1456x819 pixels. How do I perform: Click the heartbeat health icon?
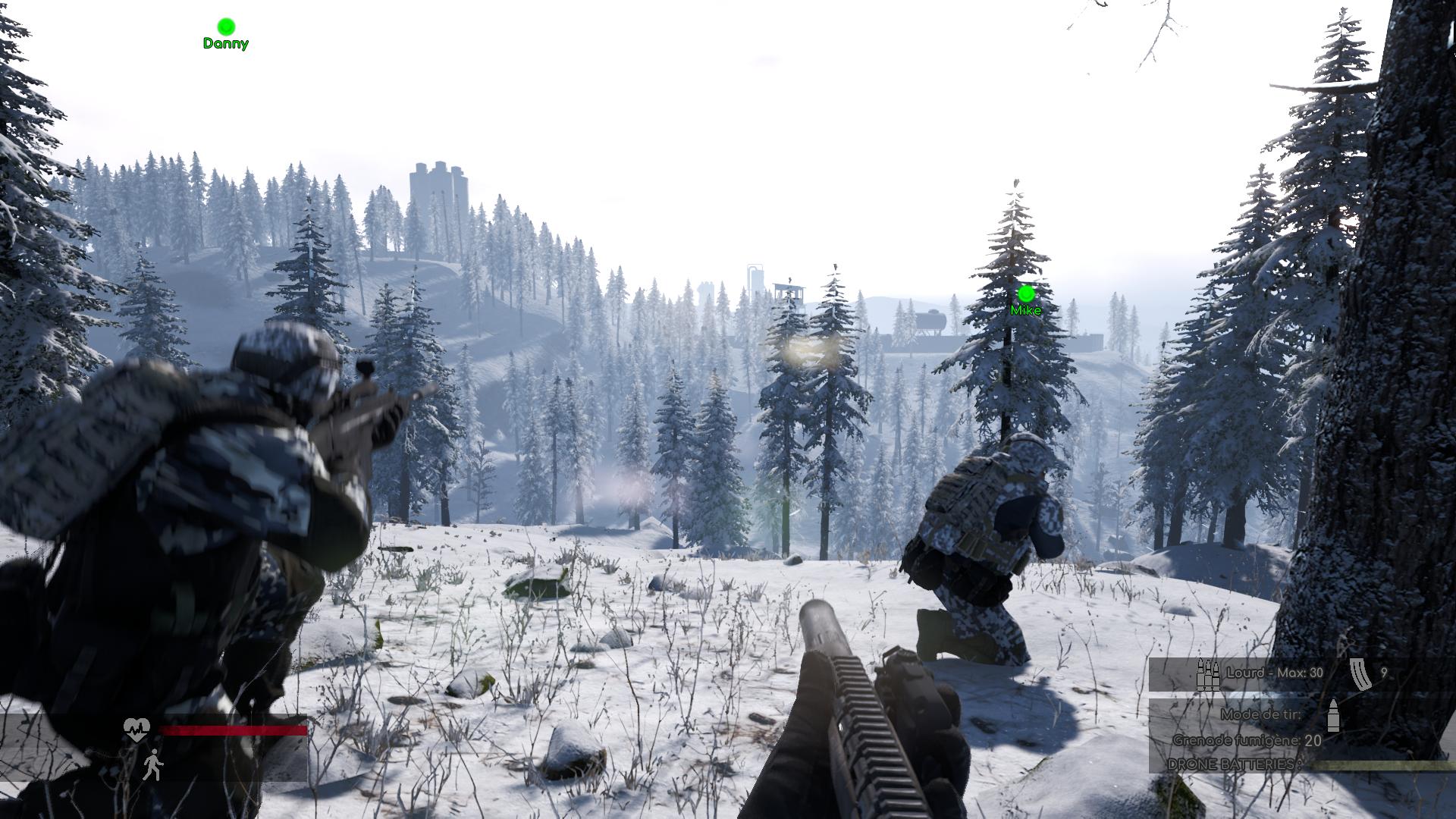pos(136,730)
